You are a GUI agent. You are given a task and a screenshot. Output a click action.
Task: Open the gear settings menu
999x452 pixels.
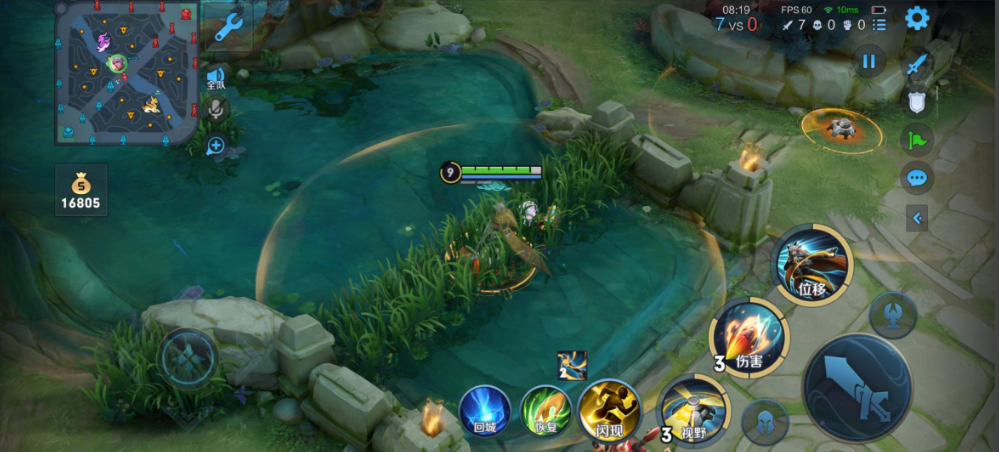pyautogui.click(x=916, y=18)
